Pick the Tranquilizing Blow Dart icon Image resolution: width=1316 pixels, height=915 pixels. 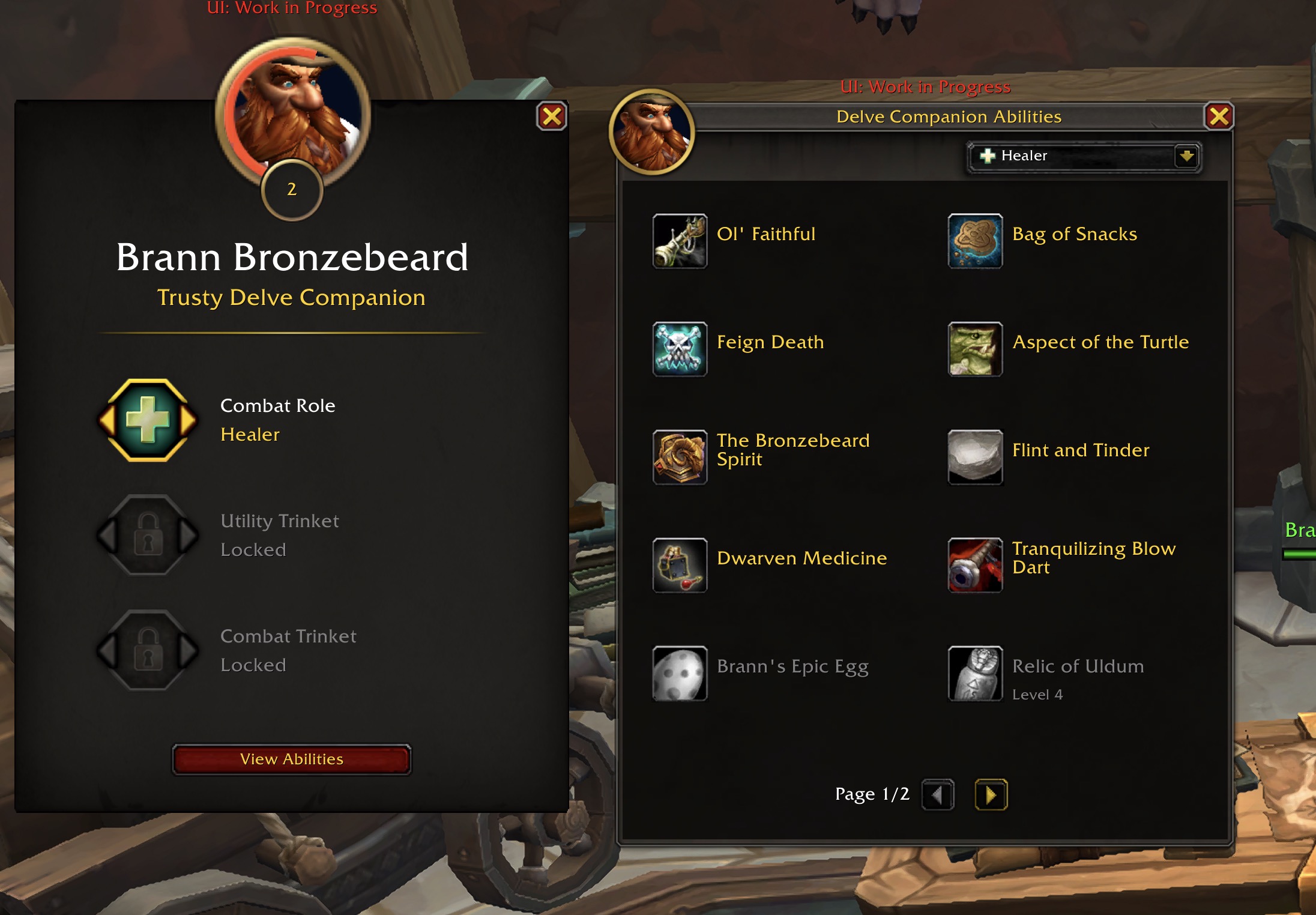[975, 566]
